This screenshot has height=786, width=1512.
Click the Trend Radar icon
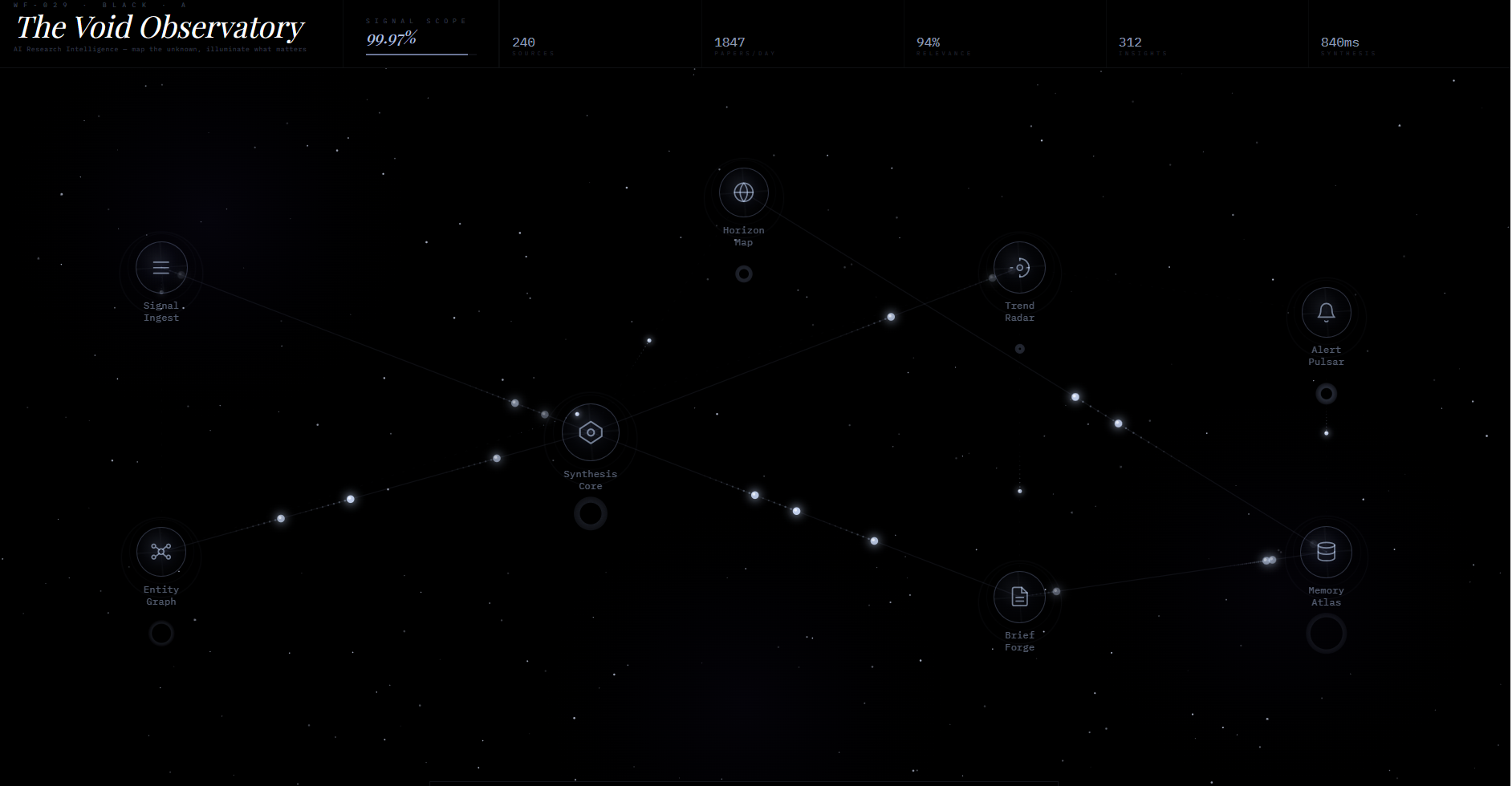tap(1018, 267)
